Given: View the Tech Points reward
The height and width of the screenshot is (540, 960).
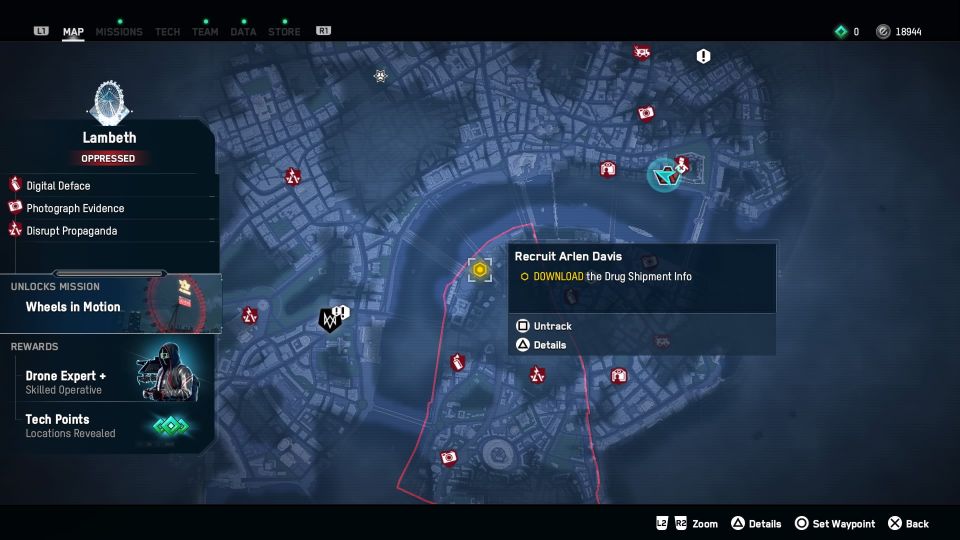Looking at the screenshot, I should (x=57, y=419).
